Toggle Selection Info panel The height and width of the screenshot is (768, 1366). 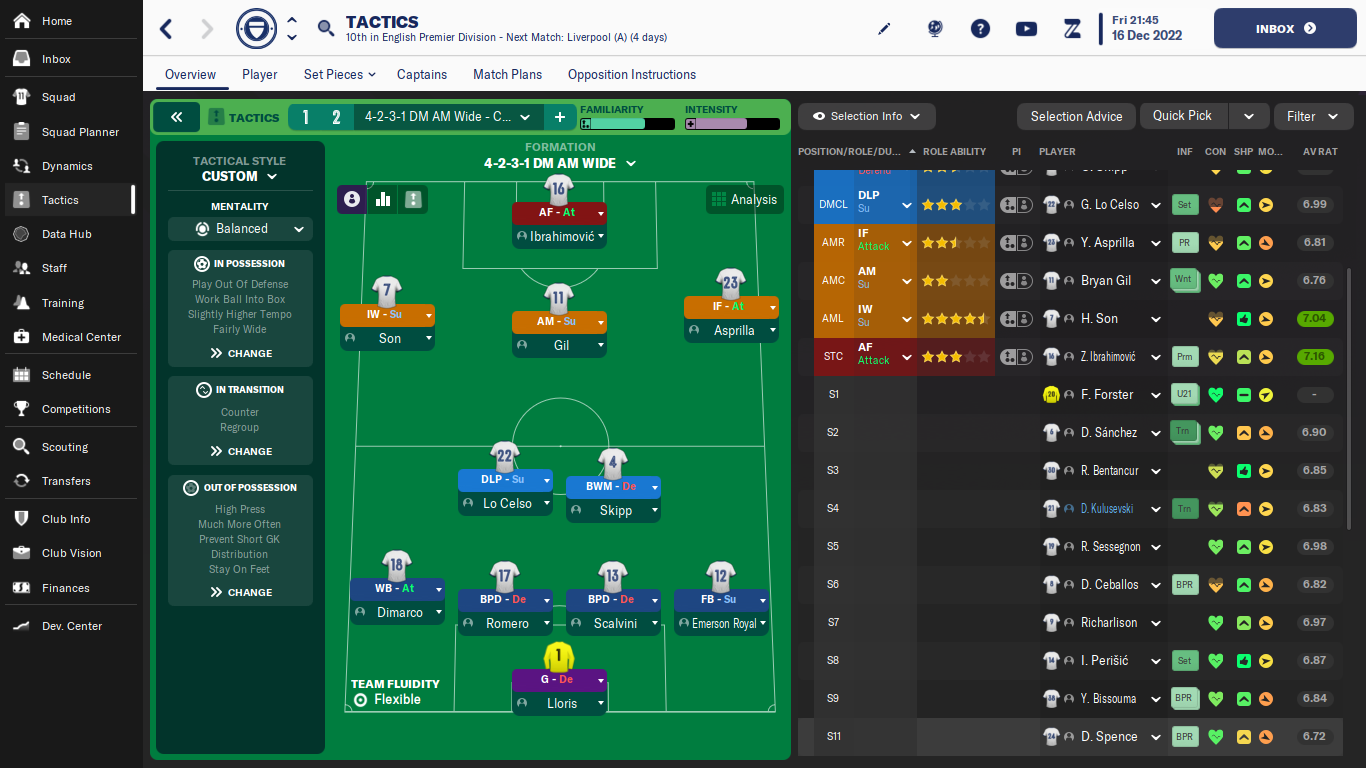click(x=866, y=116)
